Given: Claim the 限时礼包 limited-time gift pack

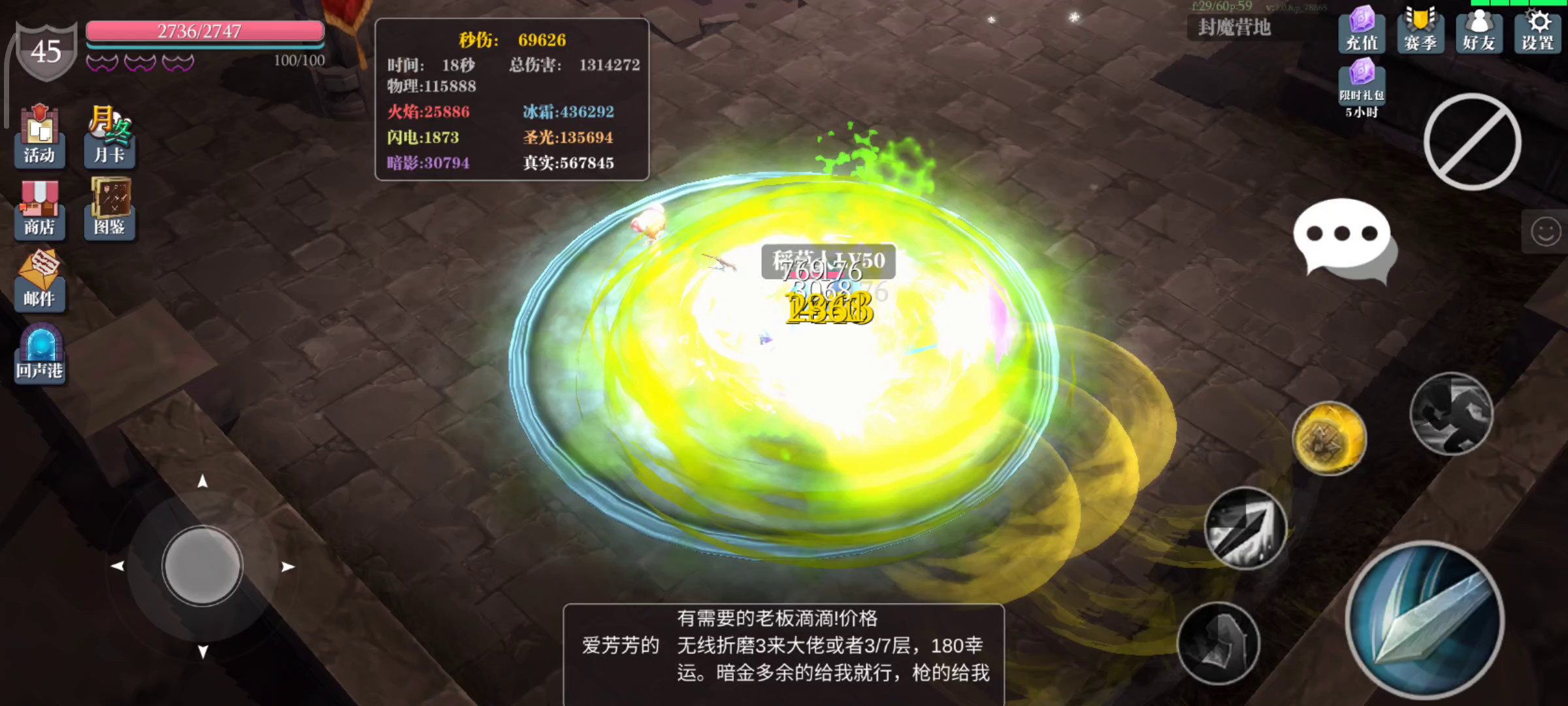Looking at the screenshot, I should tap(1361, 85).
